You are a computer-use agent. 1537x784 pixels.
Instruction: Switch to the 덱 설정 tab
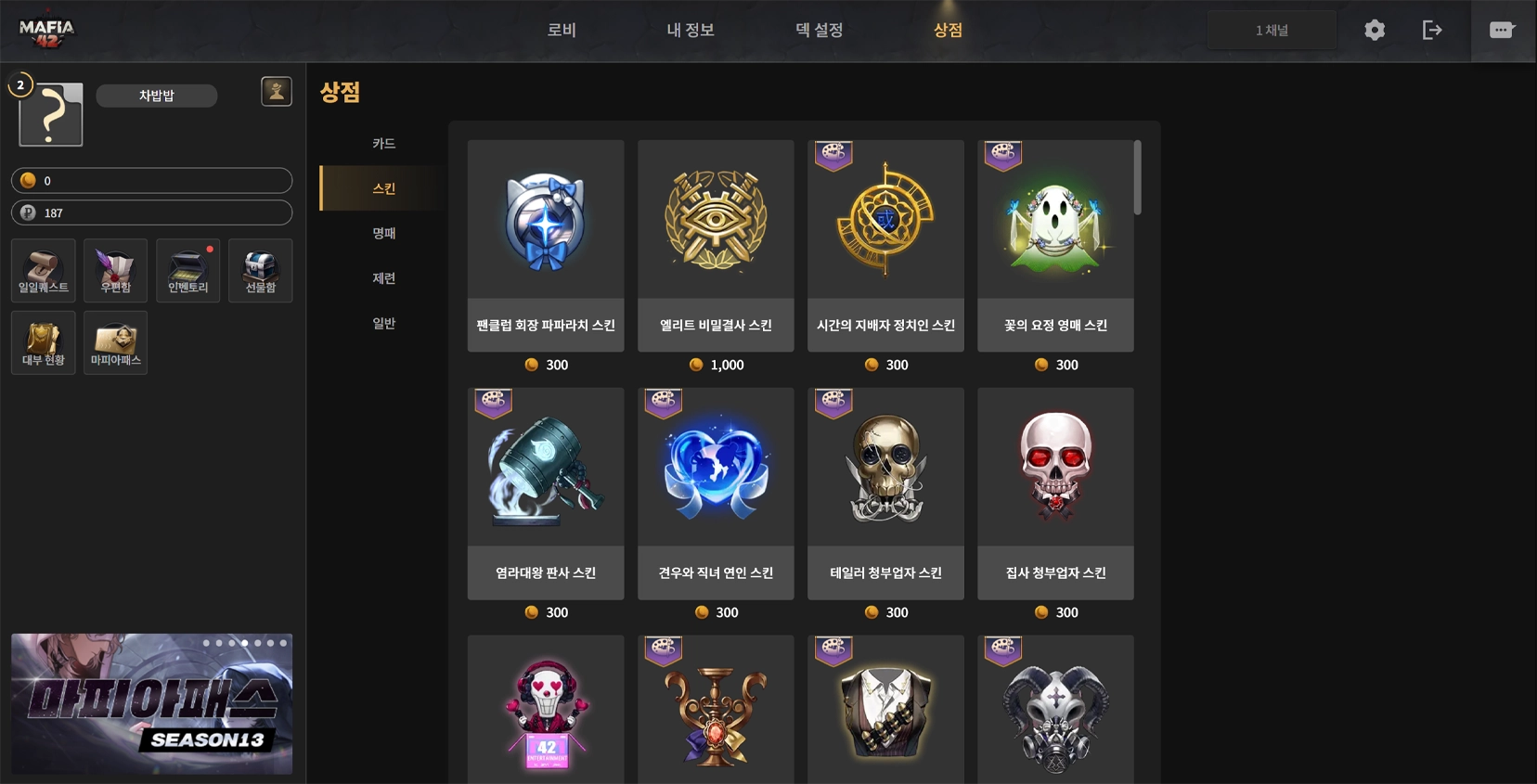coord(818,29)
